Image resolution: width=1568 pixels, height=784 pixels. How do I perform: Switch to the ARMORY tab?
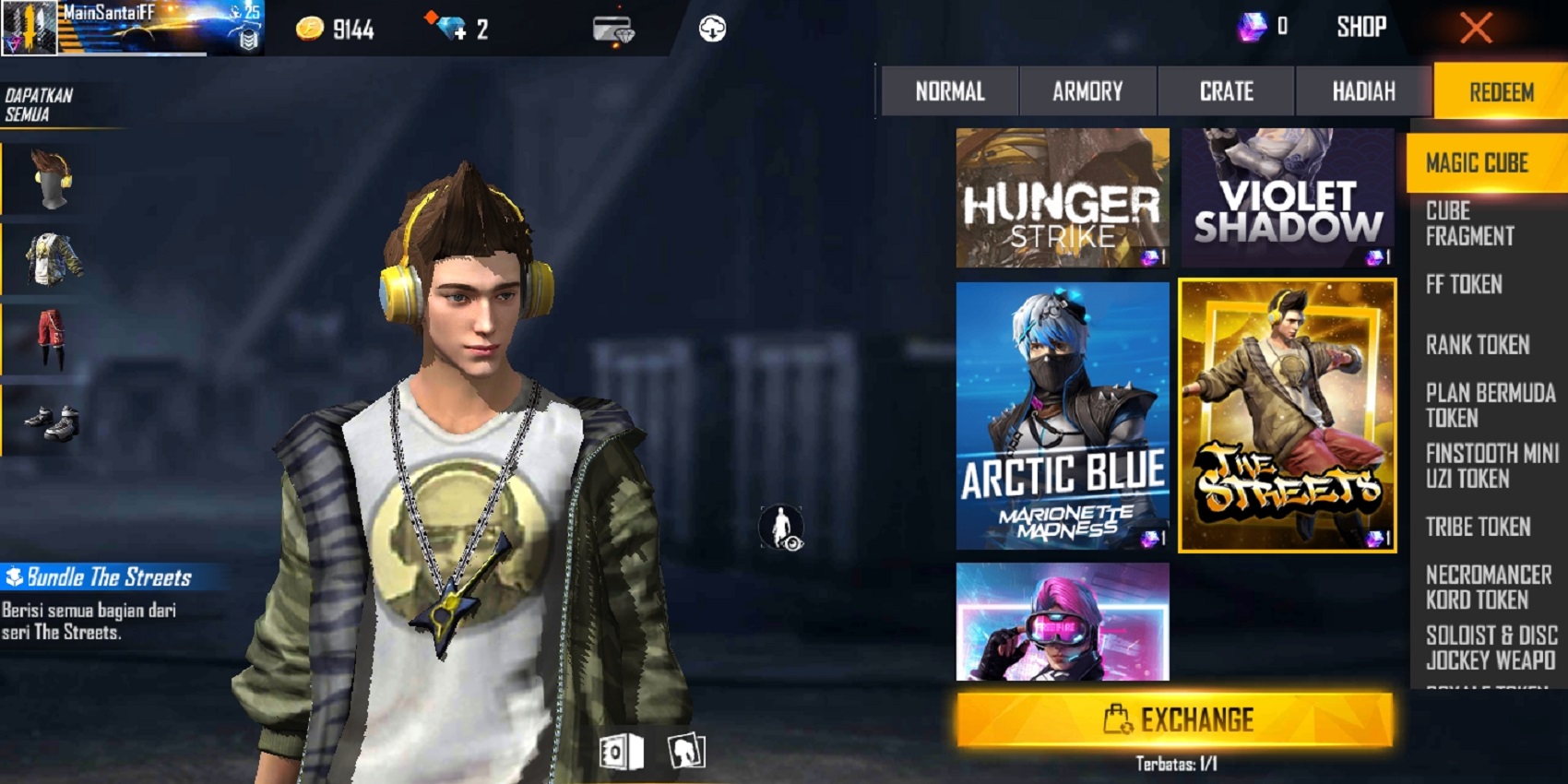(1086, 91)
